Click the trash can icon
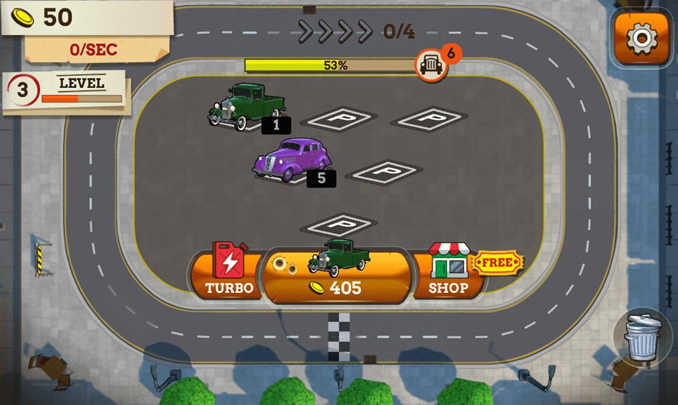 coord(642,337)
